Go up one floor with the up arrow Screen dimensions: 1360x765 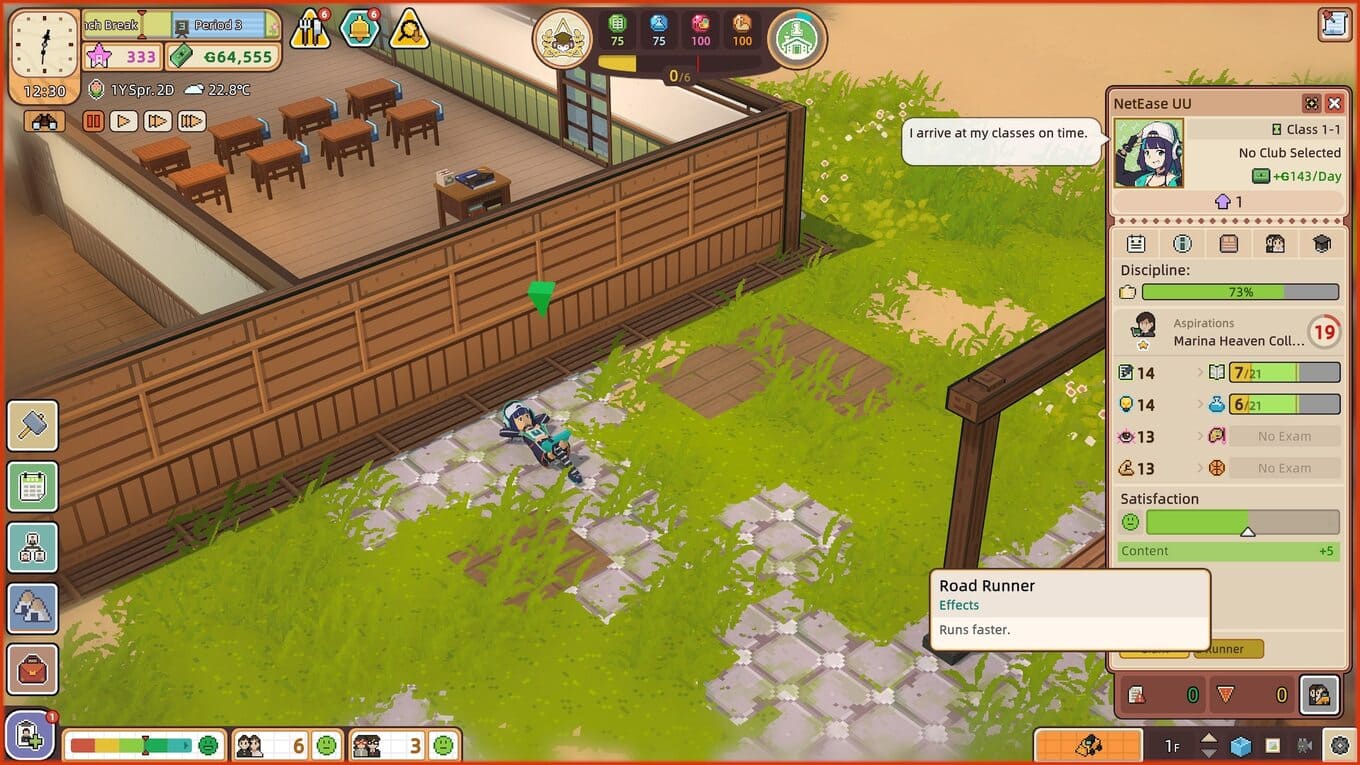pyautogui.click(x=1209, y=739)
